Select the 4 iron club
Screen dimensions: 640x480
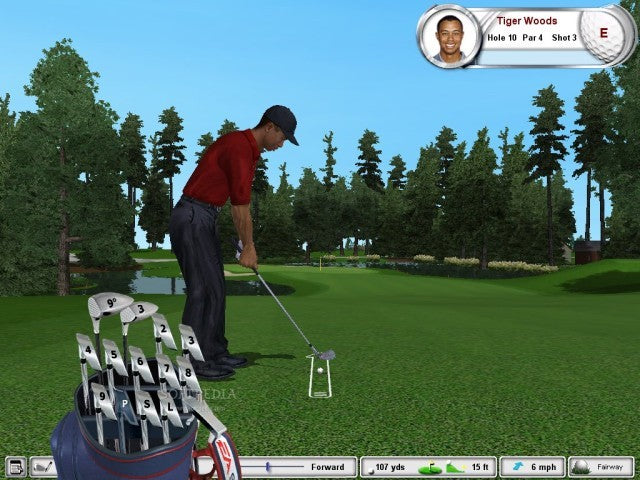click(90, 350)
